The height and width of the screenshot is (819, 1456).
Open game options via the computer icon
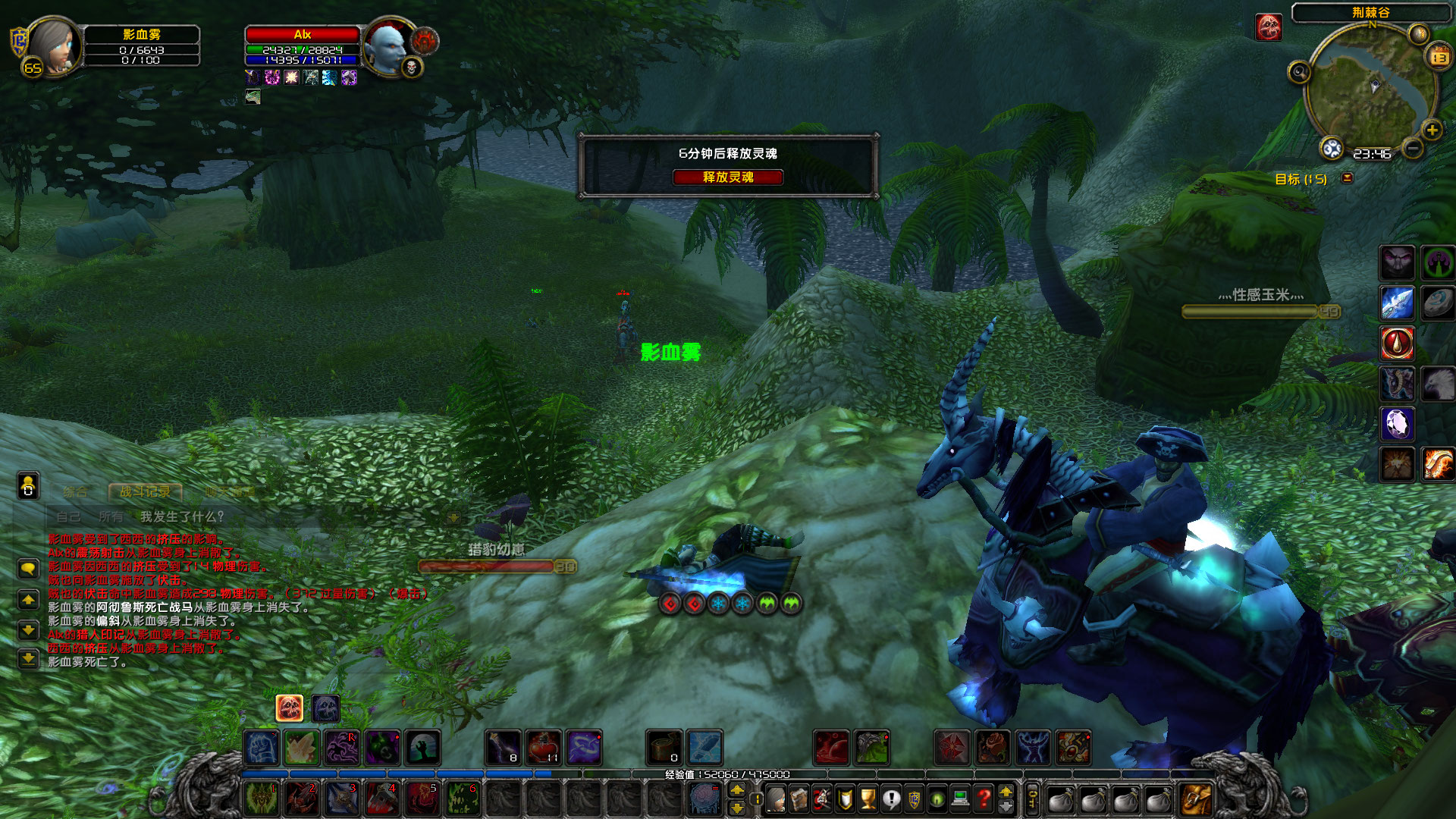960,798
